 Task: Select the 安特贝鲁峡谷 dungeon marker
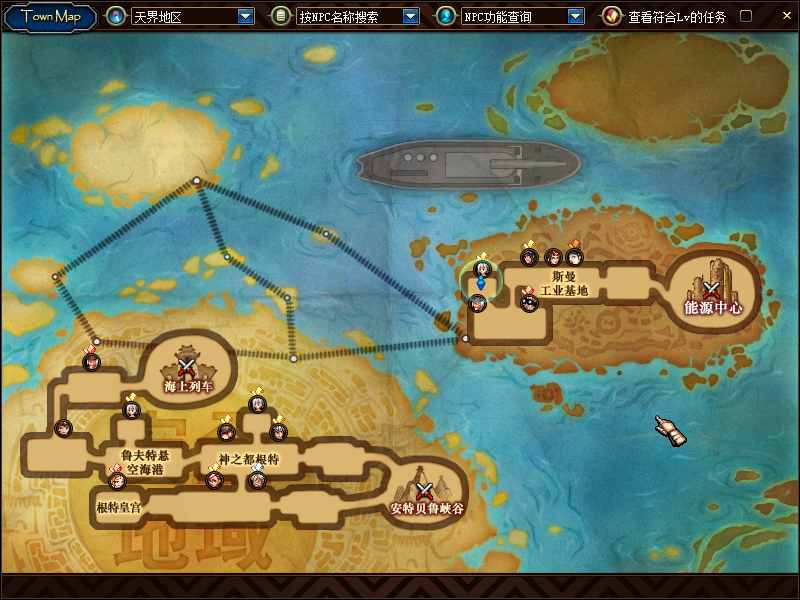click(x=425, y=492)
